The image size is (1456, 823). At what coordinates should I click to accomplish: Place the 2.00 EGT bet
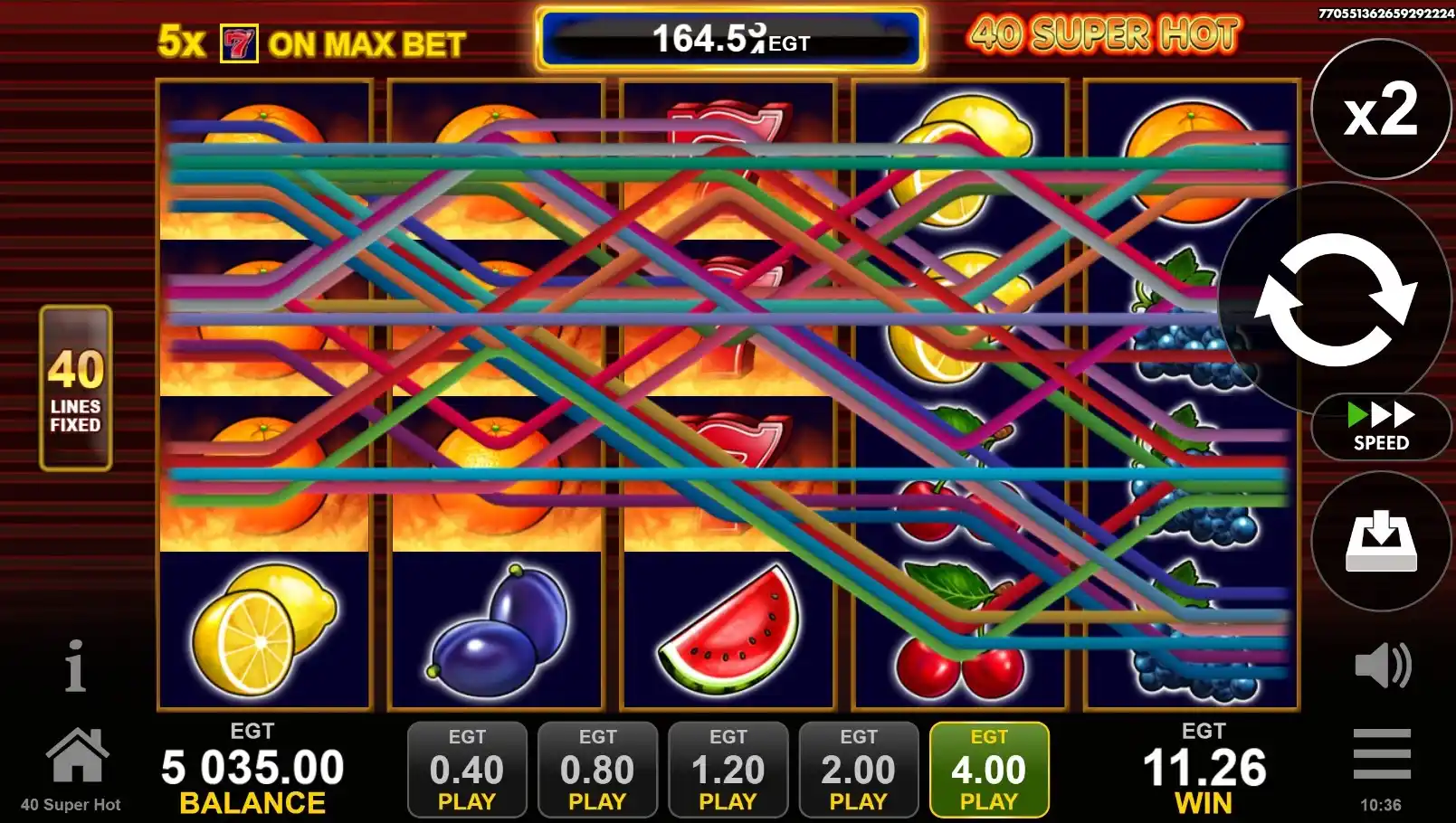click(858, 770)
